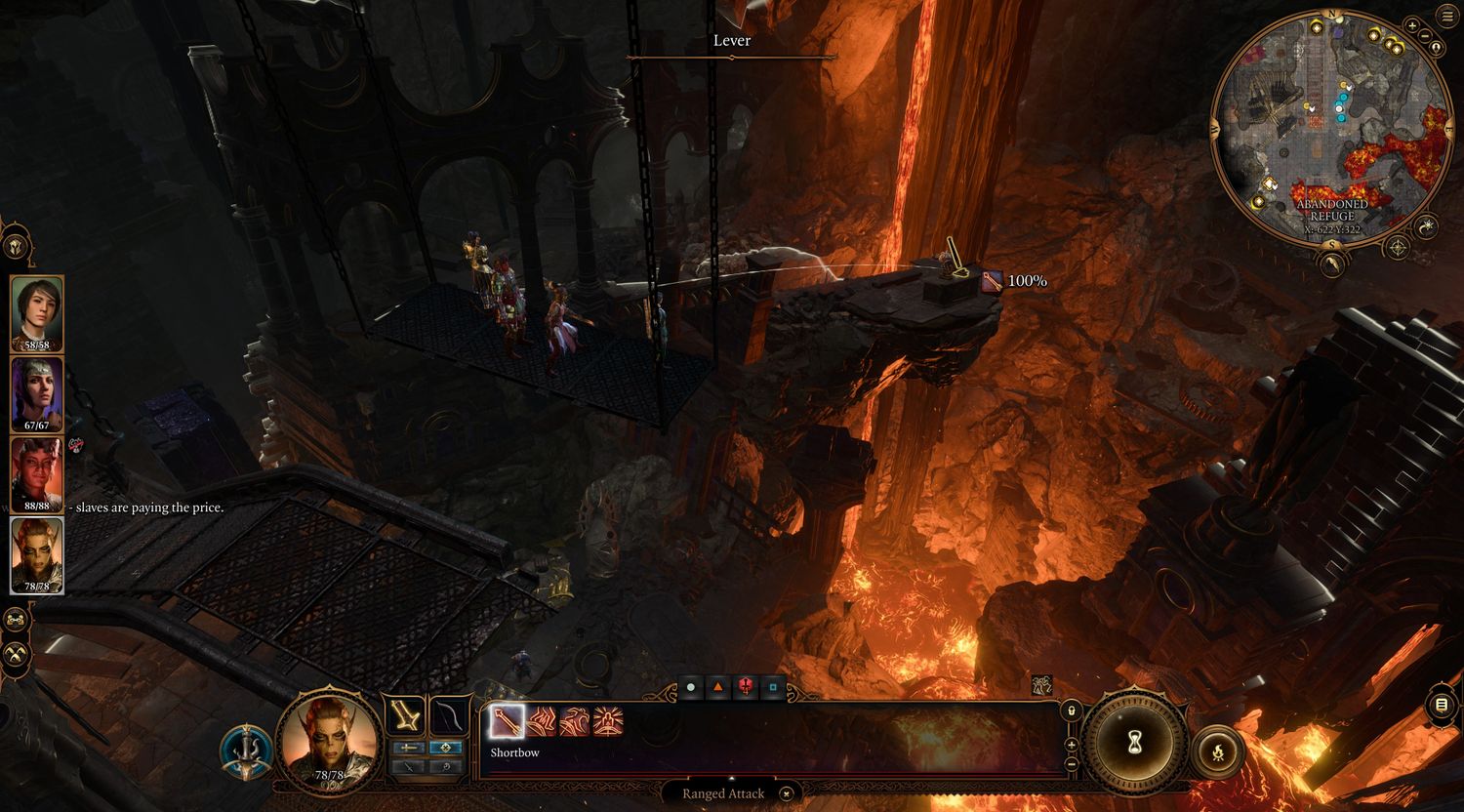The image size is (1464, 812).
Task: Select the Shadowheart 67/67 party portrait
Action: click(37, 393)
